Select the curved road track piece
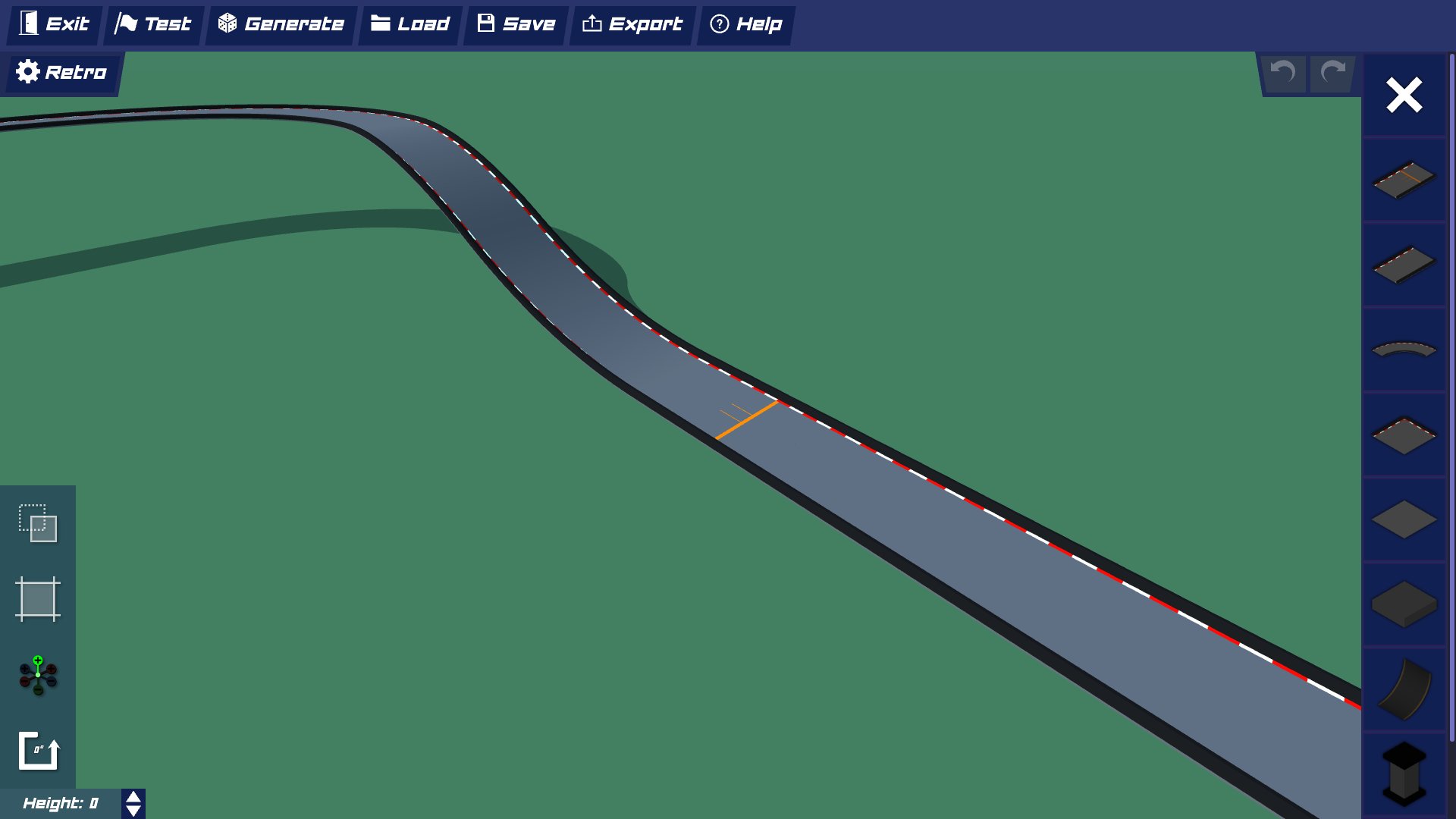This screenshot has height=819, width=1456. pyautogui.click(x=1404, y=350)
